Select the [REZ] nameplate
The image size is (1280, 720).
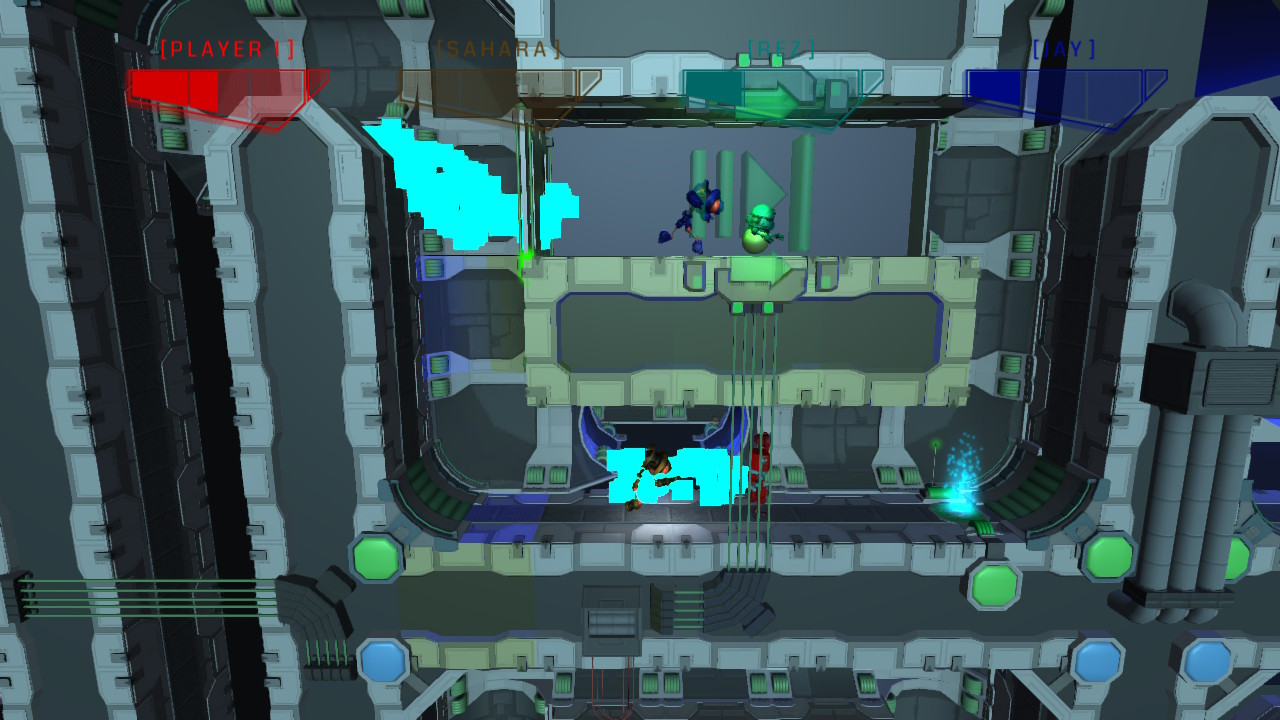point(774,45)
